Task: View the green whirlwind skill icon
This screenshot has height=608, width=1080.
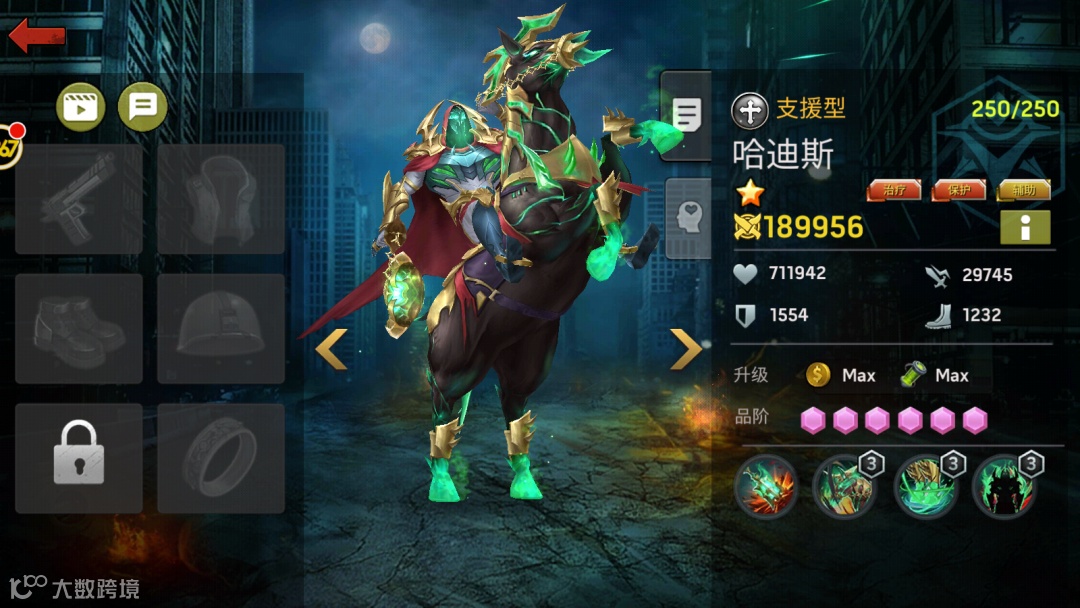Action: click(926, 487)
